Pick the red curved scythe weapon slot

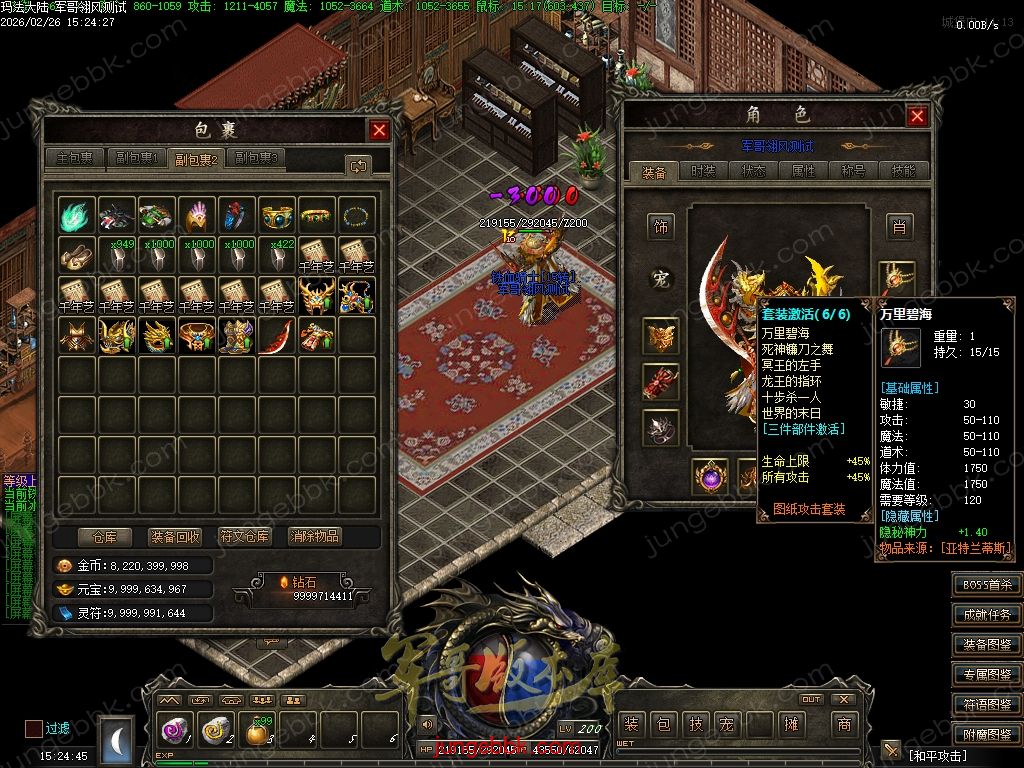[x=277, y=335]
